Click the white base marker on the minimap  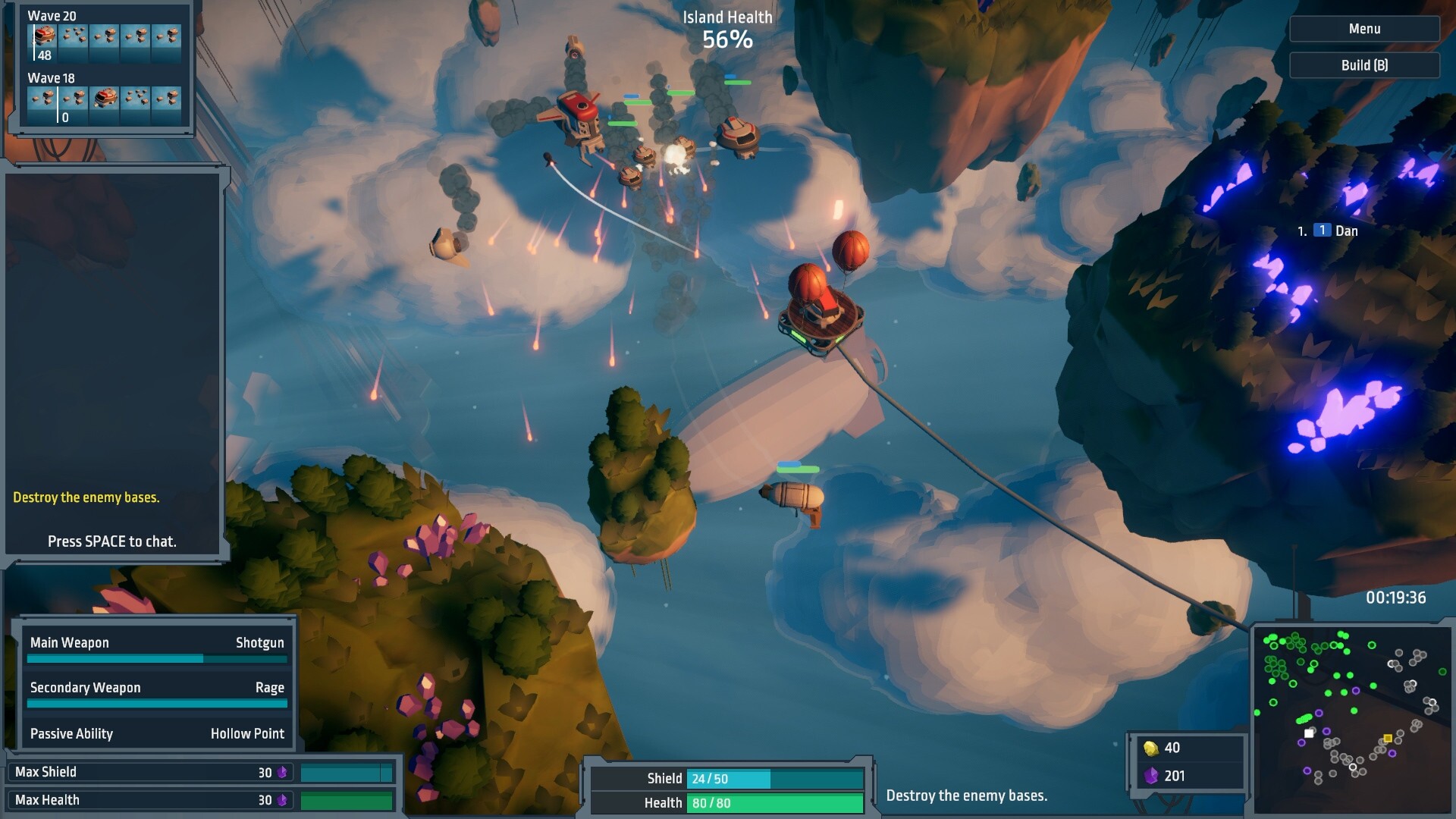click(1310, 733)
